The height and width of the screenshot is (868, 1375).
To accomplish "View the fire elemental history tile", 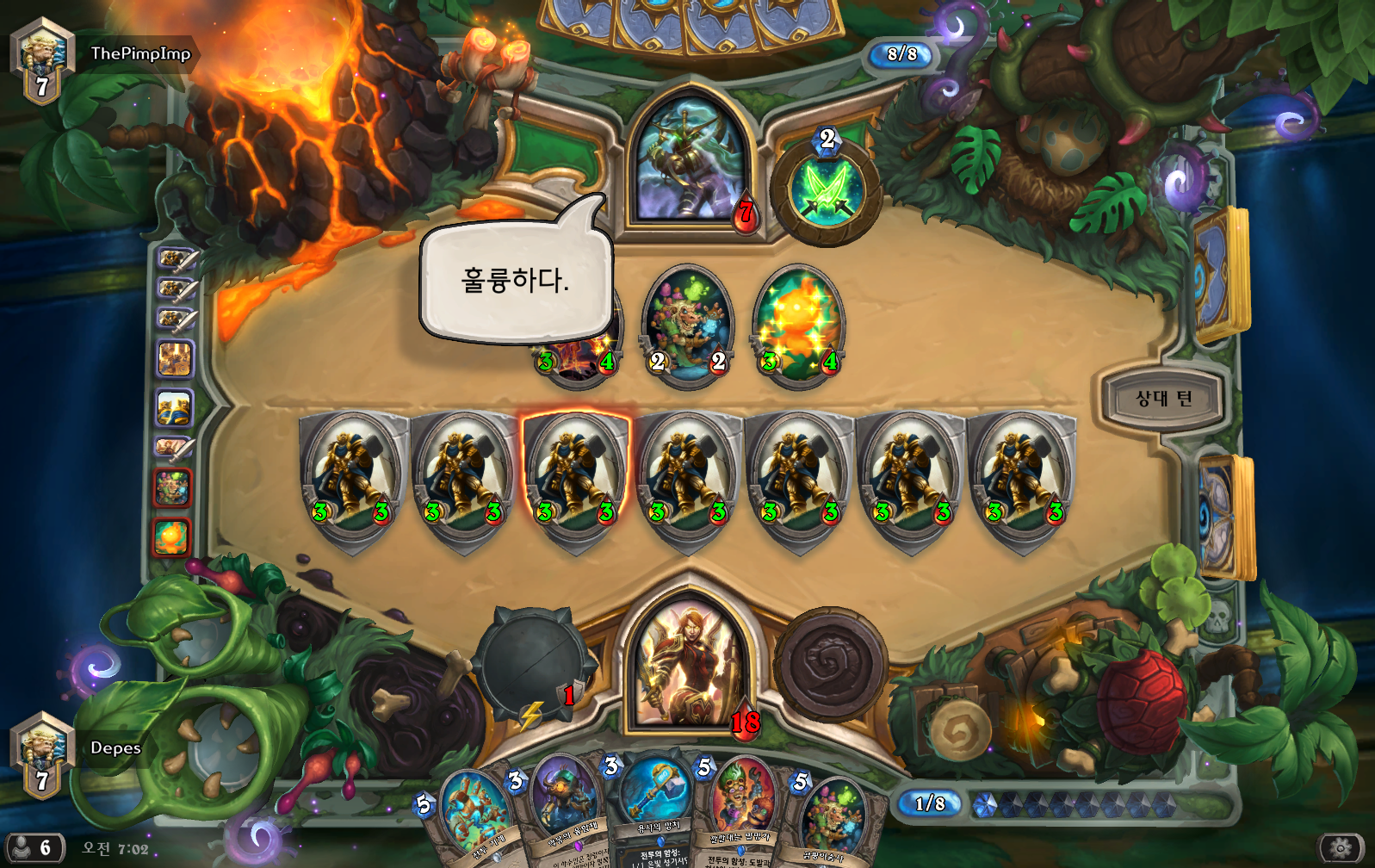I will tap(172, 536).
